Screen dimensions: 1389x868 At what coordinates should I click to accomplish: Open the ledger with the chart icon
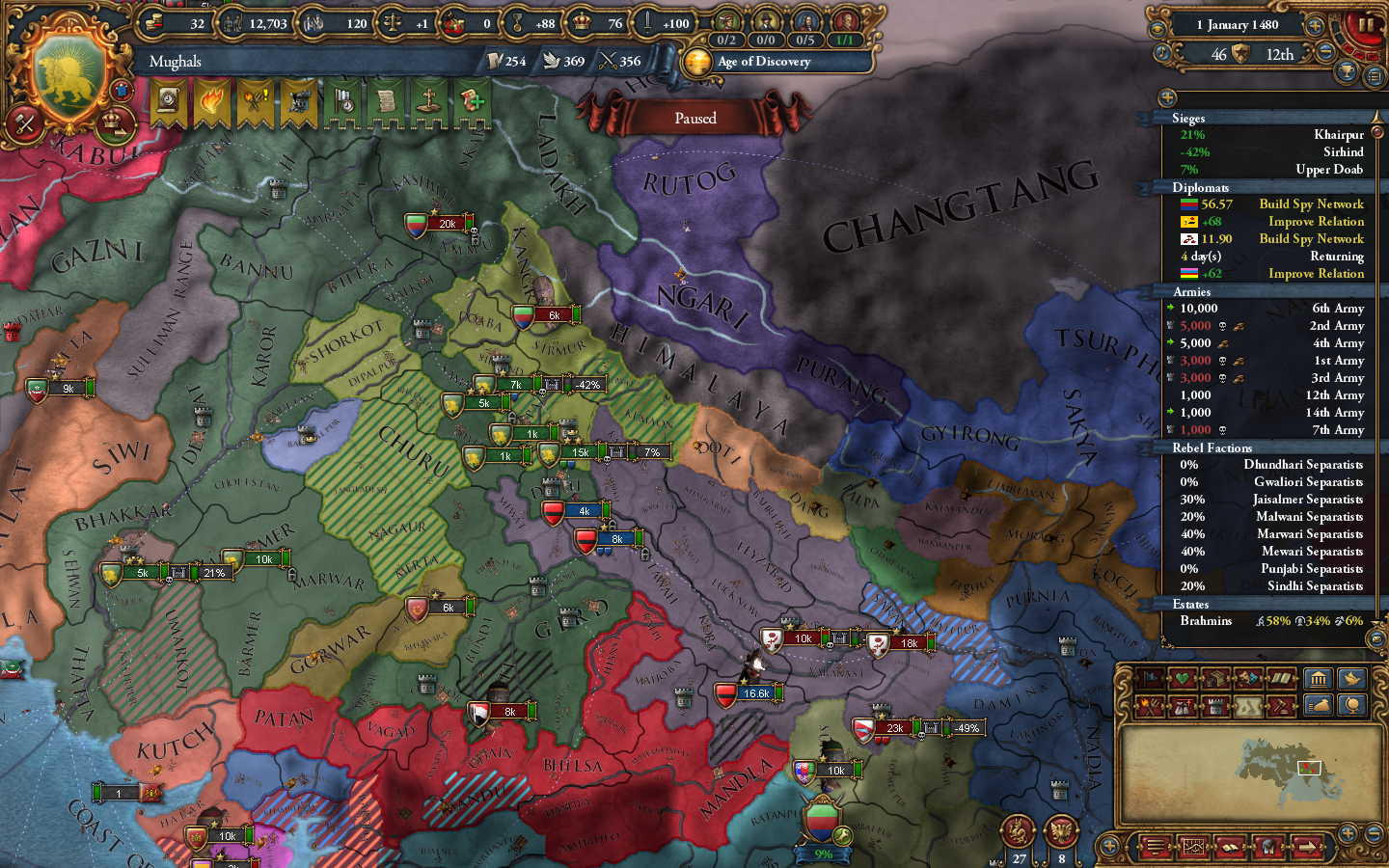pyautogui.click(x=1193, y=847)
